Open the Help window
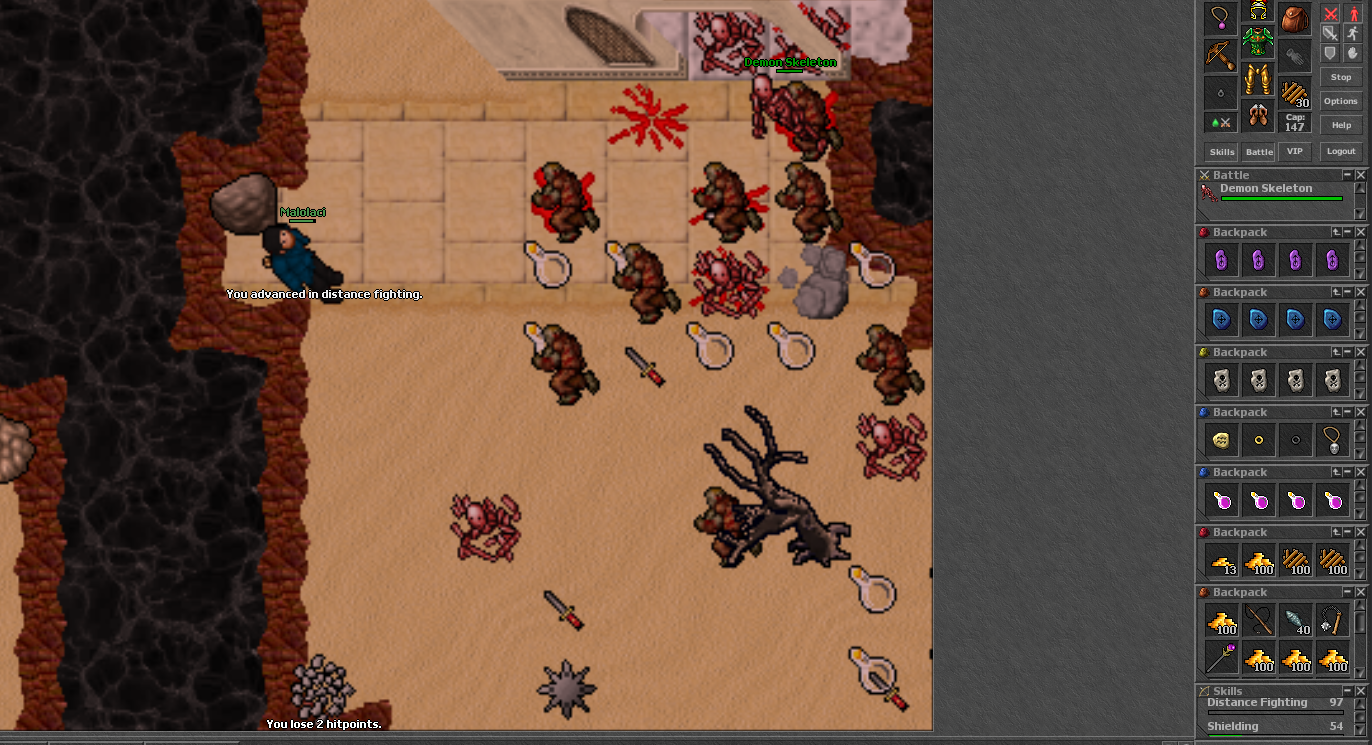The height and width of the screenshot is (745, 1372). click(1341, 125)
